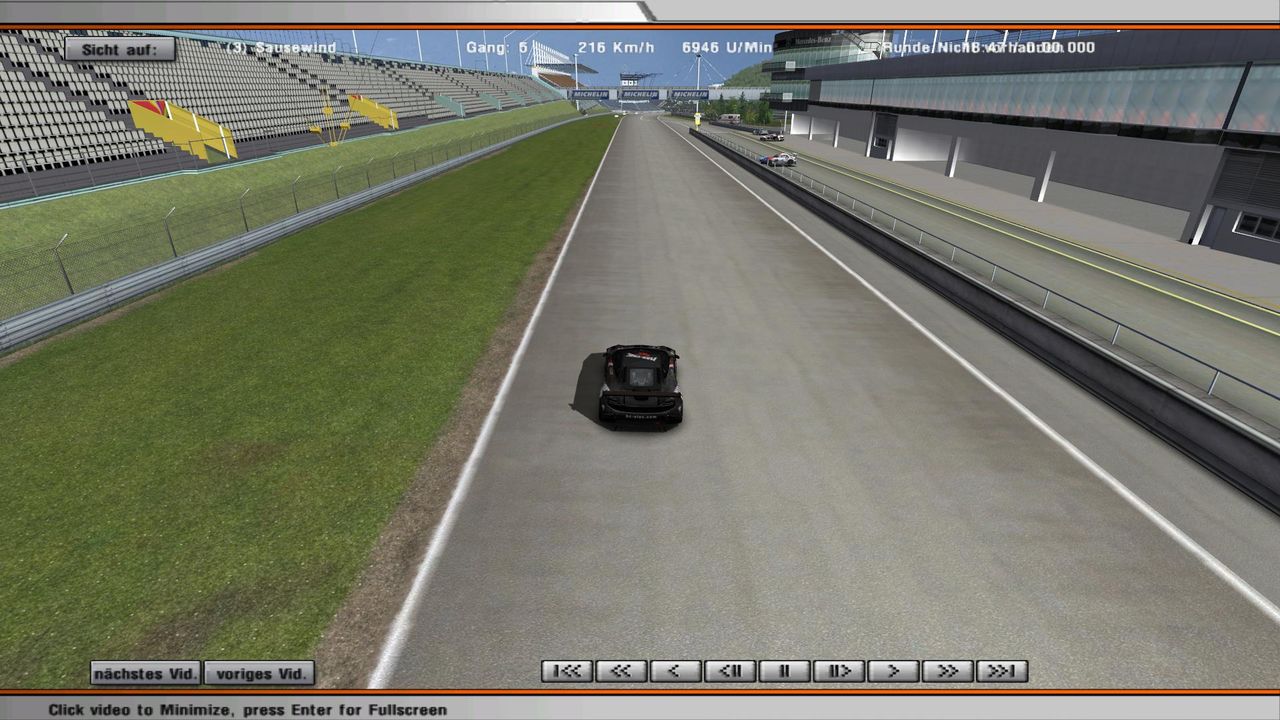Go to next video with 'nächstes Vid.'
The width and height of the screenshot is (1280, 720).
click(x=145, y=673)
